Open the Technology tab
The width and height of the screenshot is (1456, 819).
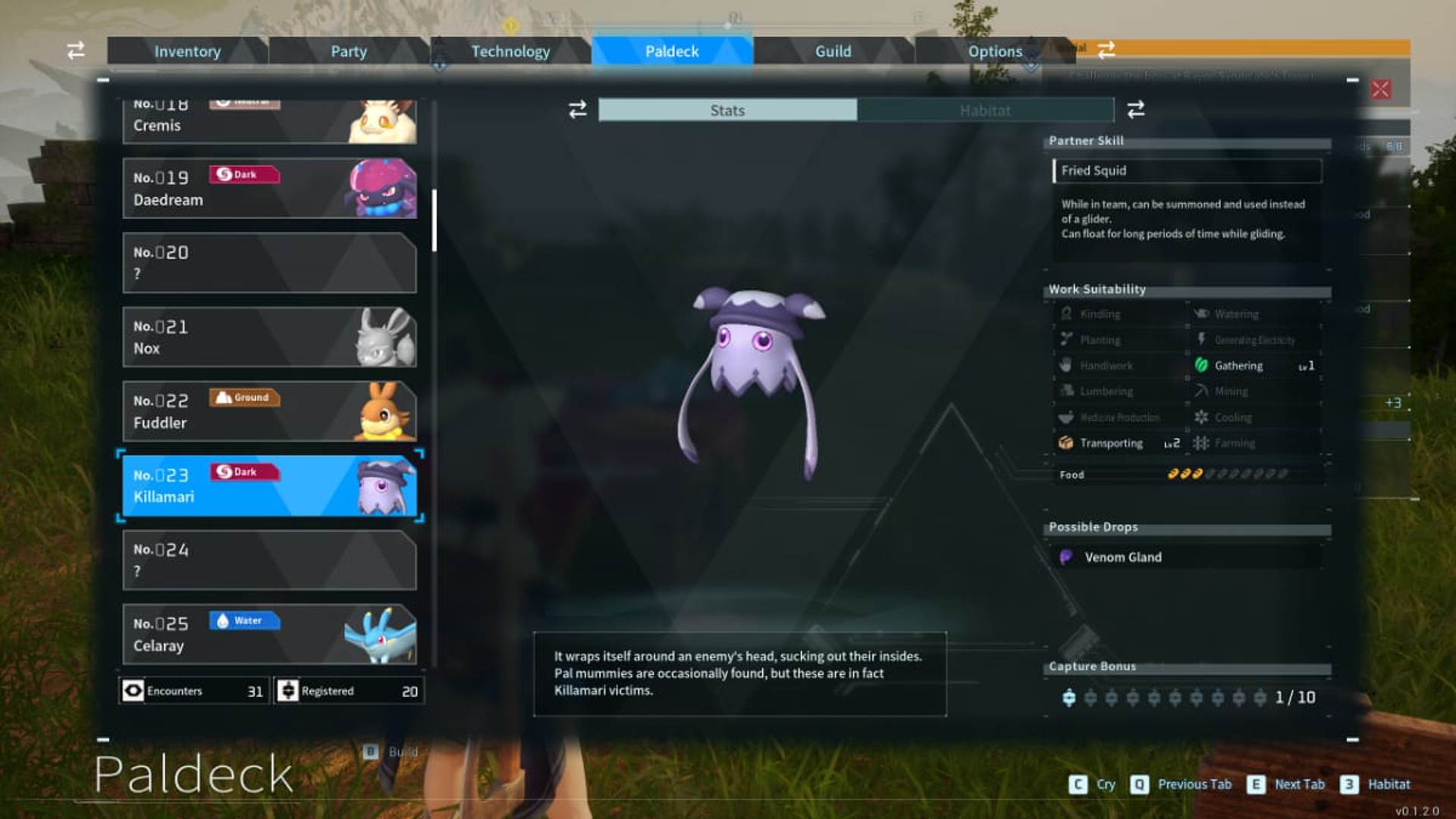[510, 51]
